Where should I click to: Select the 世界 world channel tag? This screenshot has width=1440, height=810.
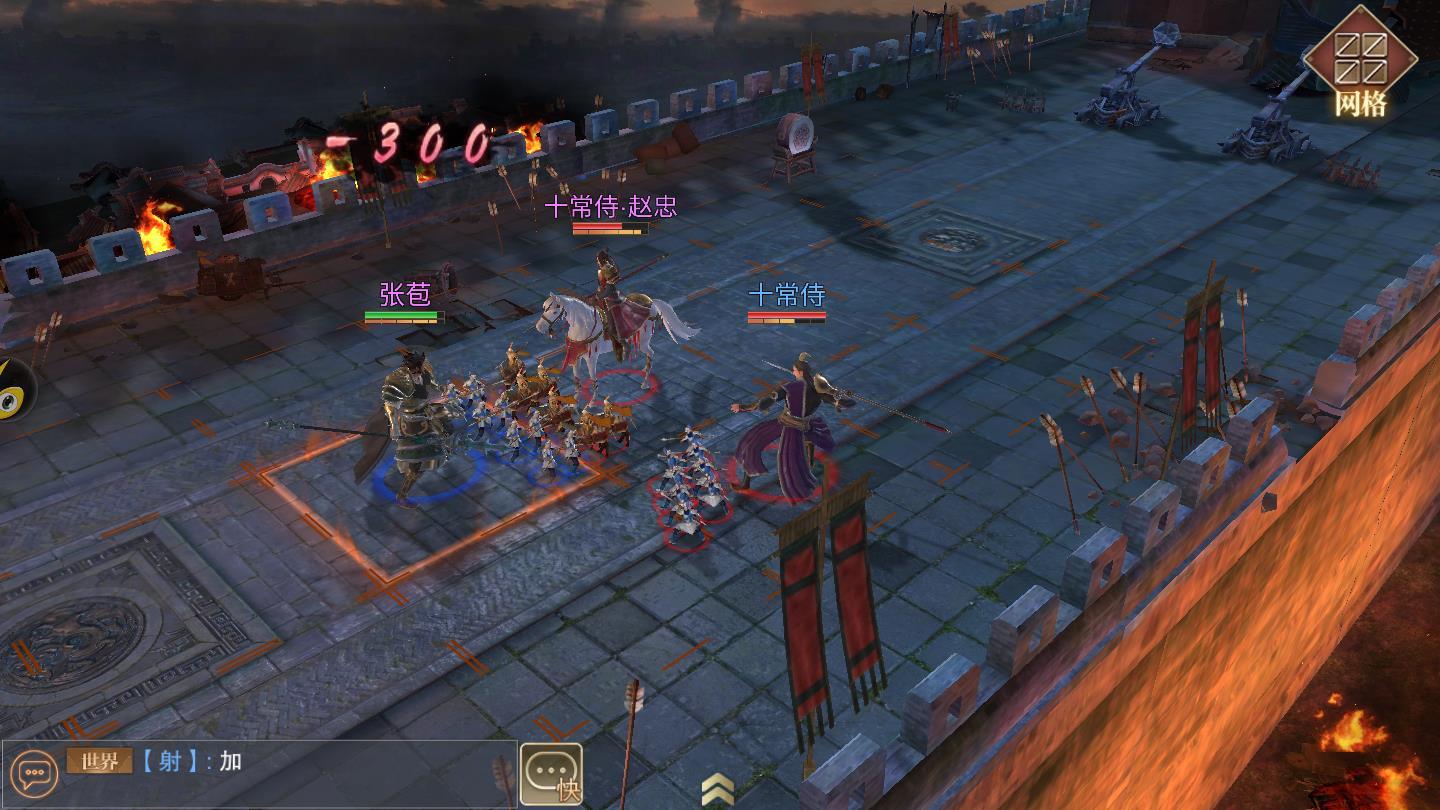(x=99, y=761)
